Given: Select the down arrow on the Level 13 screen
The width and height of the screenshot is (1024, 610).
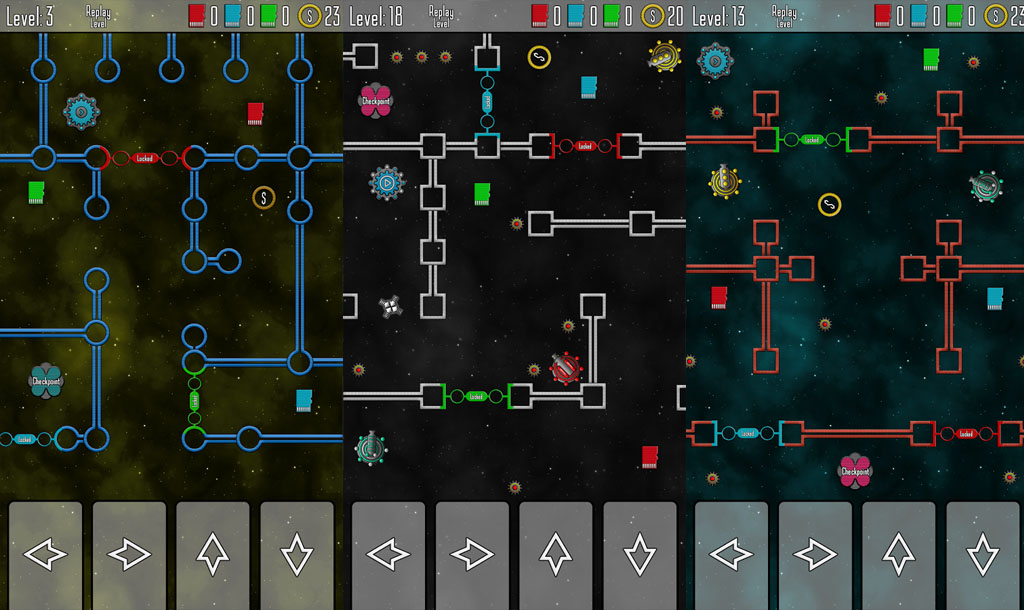Looking at the screenshot, I should pos(983,553).
